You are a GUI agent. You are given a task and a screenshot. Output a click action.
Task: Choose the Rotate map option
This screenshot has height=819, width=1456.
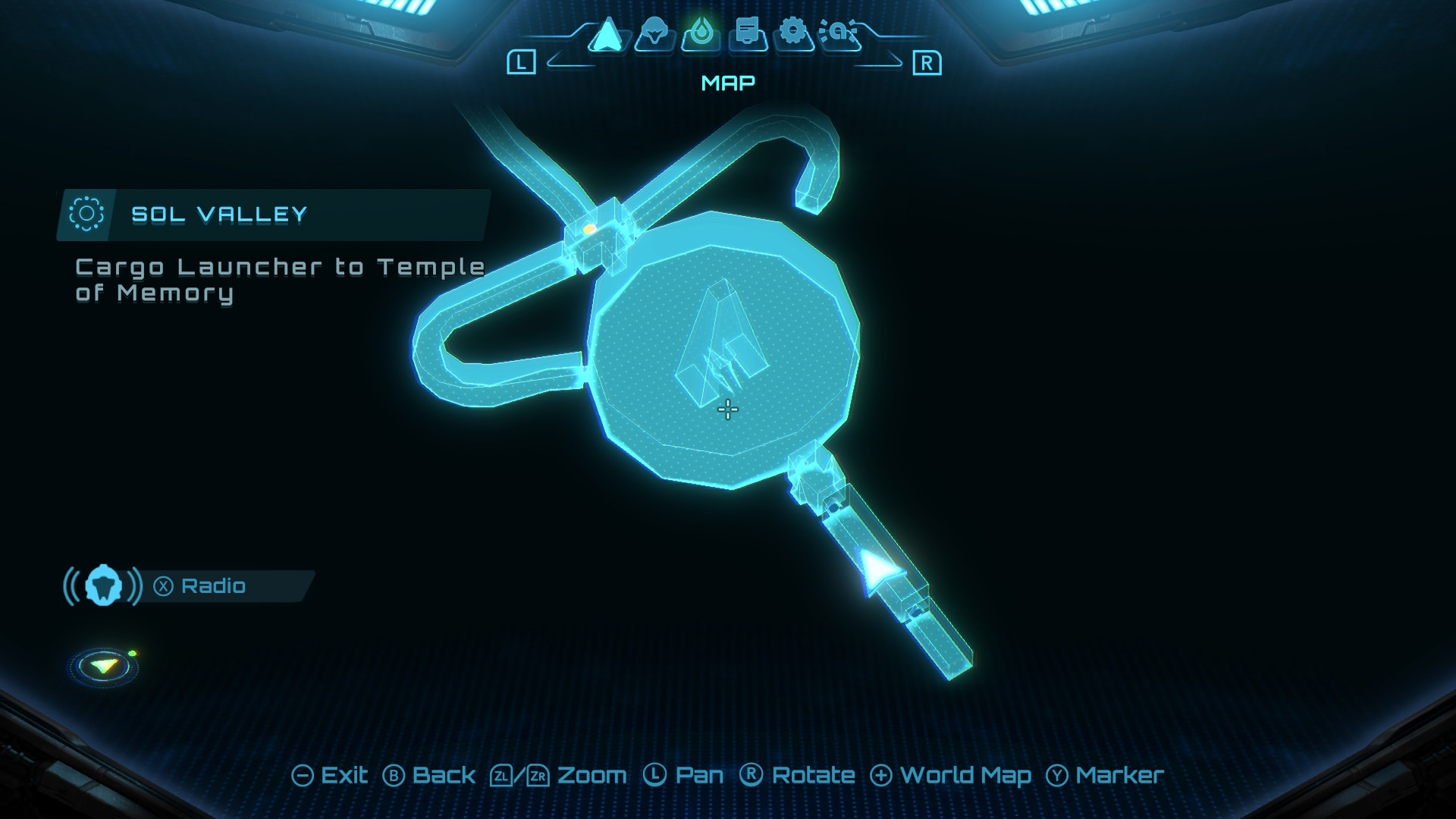(798, 775)
